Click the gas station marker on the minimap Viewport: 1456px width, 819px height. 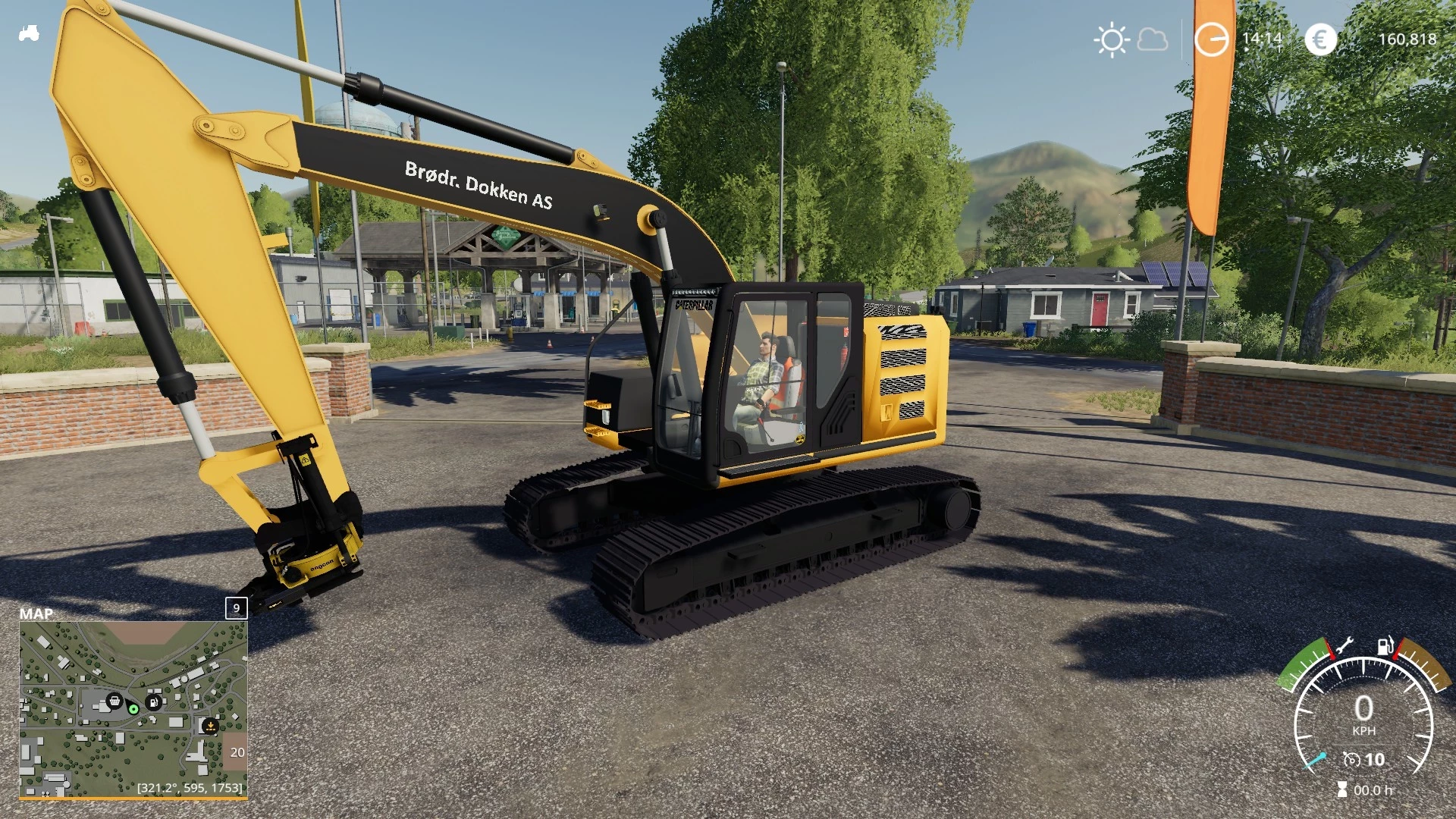click(155, 704)
